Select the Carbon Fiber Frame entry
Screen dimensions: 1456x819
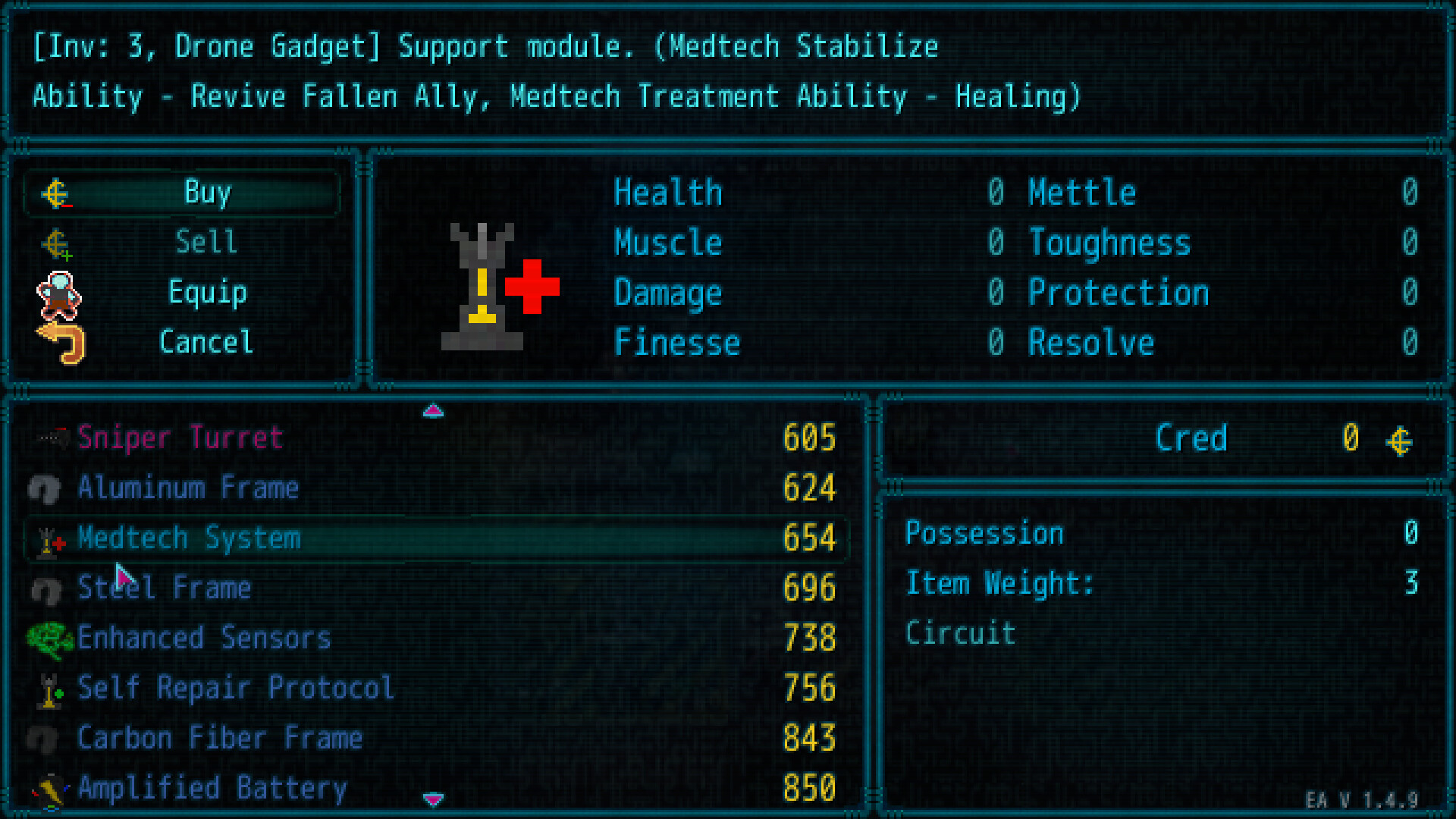[x=220, y=738]
